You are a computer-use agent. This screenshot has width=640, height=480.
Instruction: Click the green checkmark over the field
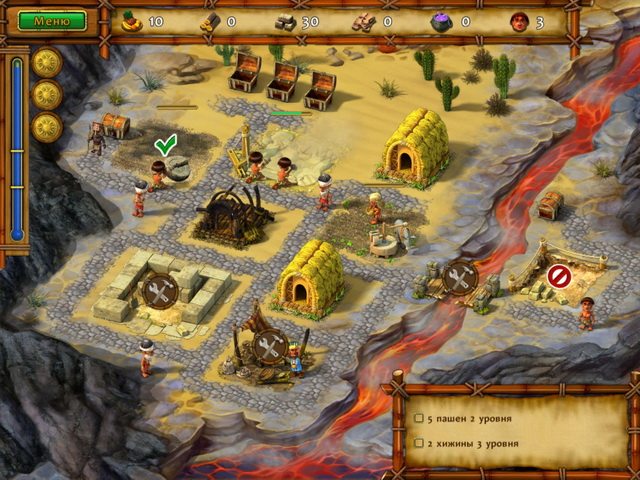coord(165,147)
